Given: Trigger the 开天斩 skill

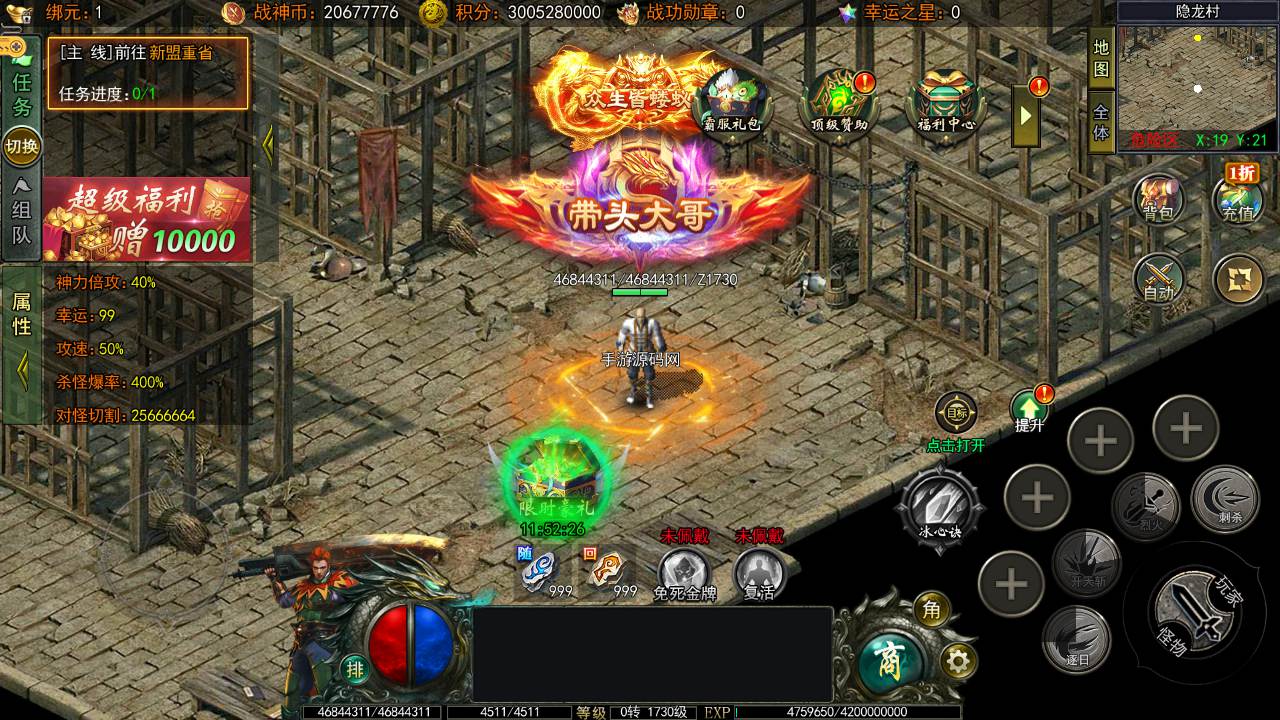Looking at the screenshot, I should (1086, 565).
